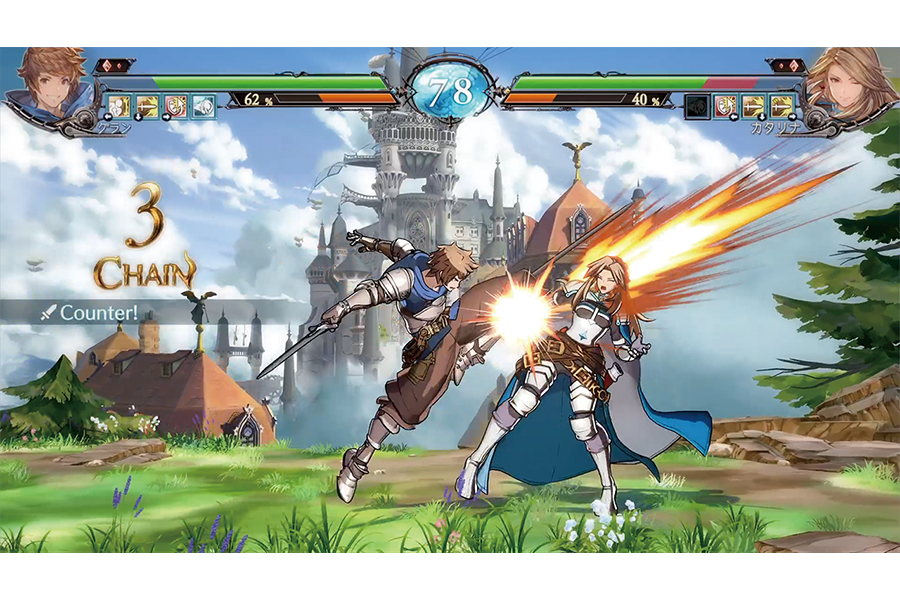This screenshot has height=600, width=900.
Task: Choose Gran's red shield skill icon
Action: coord(176,106)
